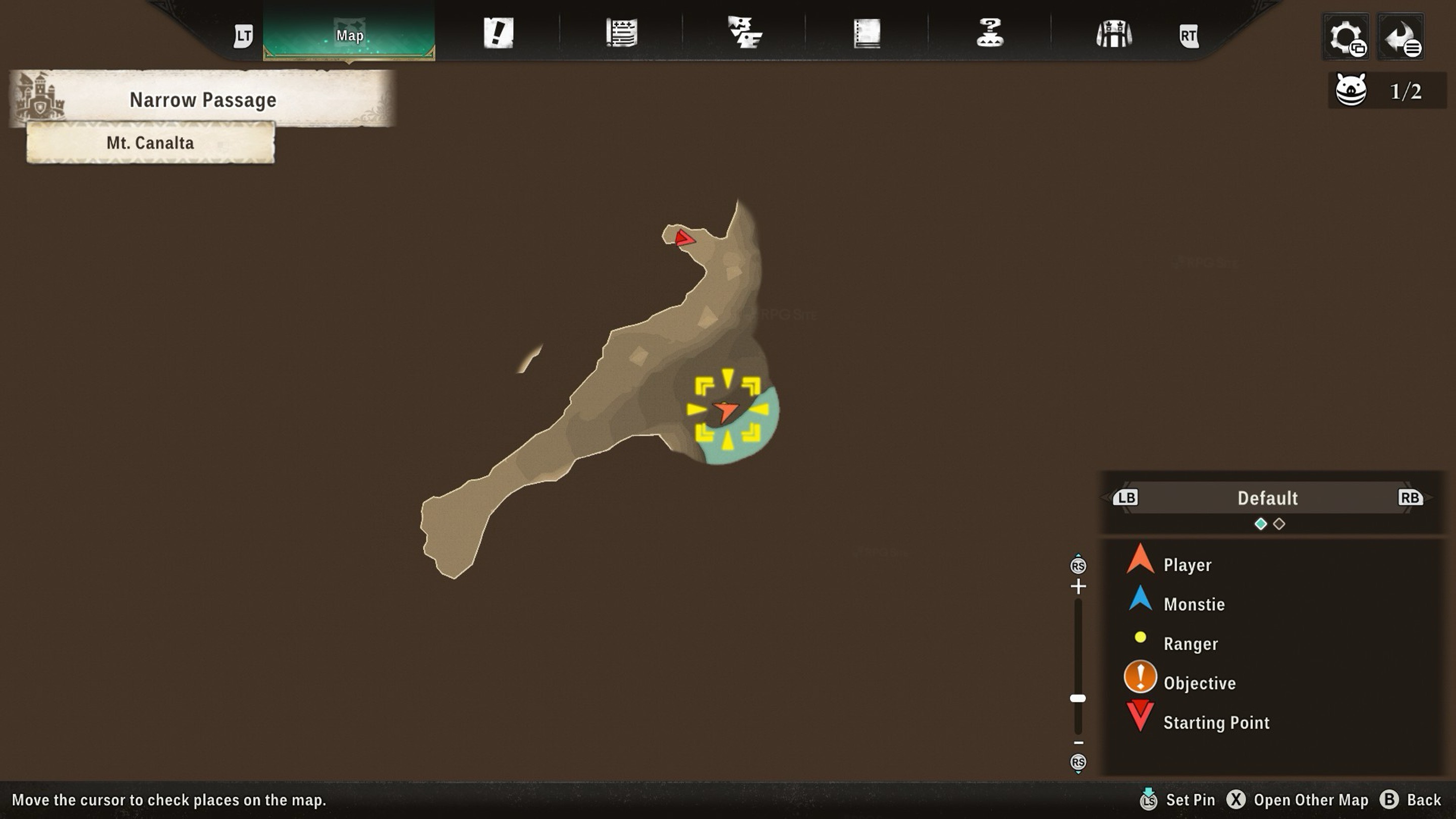Open the notebook icon tab

point(867,33)
